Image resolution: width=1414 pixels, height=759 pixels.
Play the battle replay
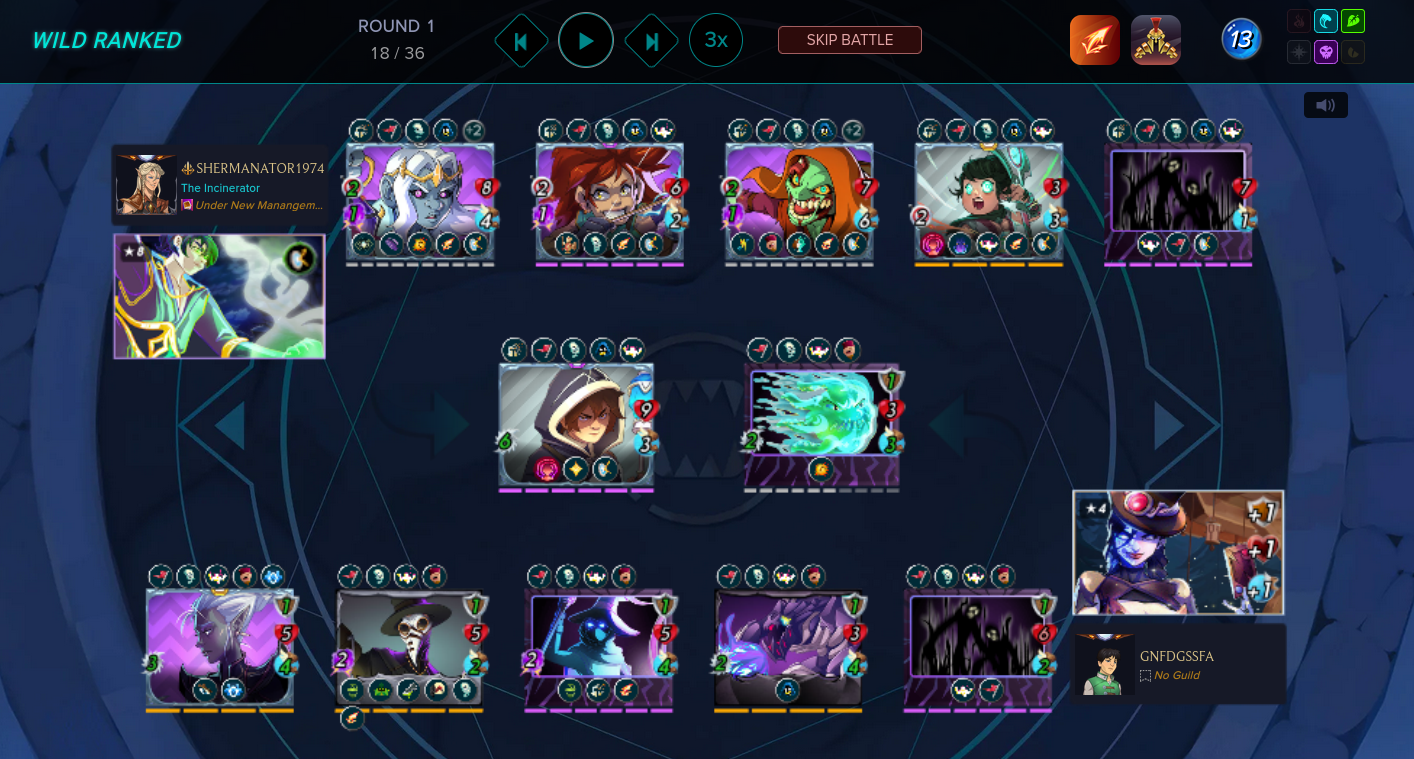(x=585, y=41)
